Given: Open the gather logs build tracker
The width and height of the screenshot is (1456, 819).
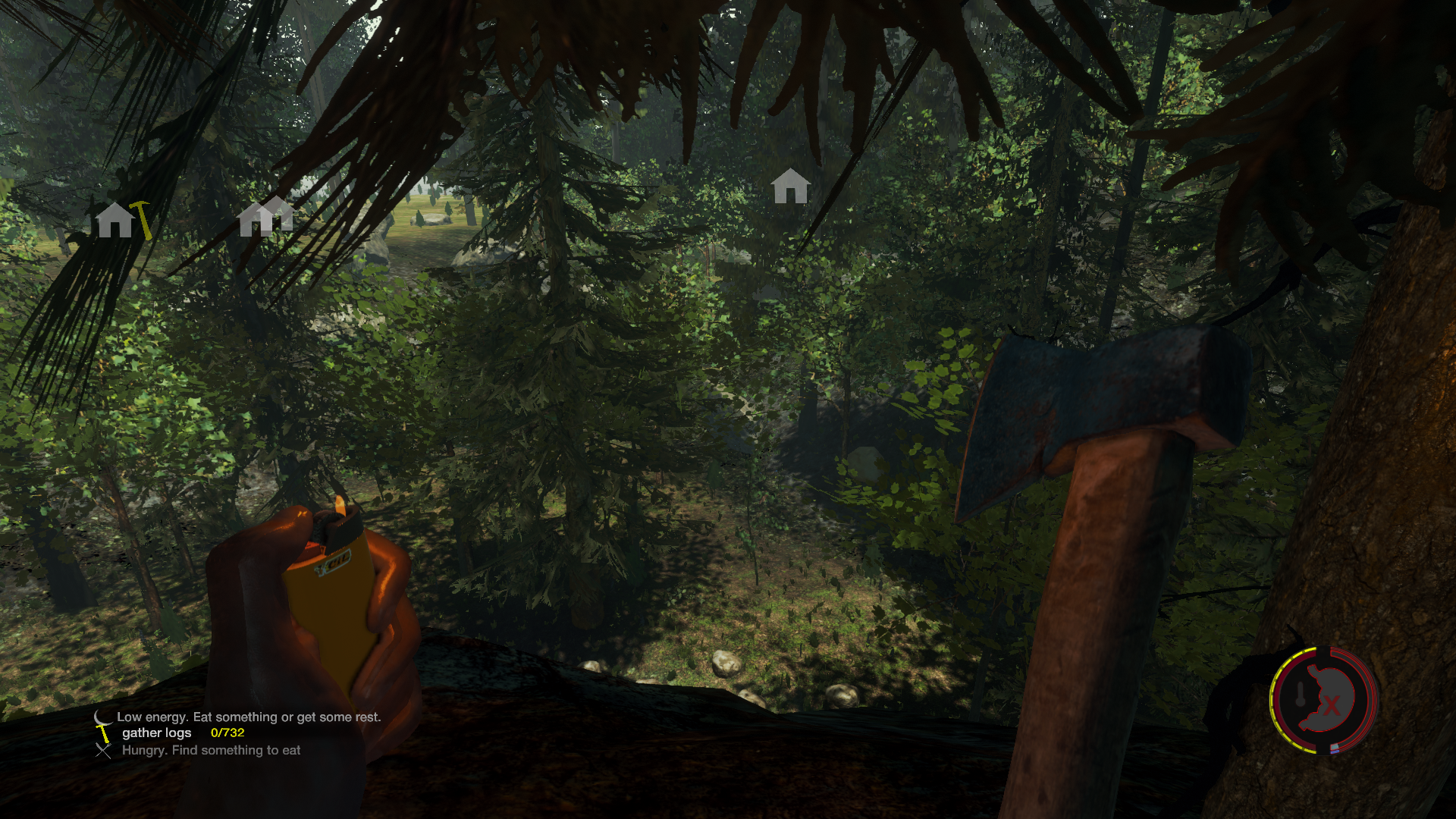Looking at the screenshot, I should pos(157,733).
